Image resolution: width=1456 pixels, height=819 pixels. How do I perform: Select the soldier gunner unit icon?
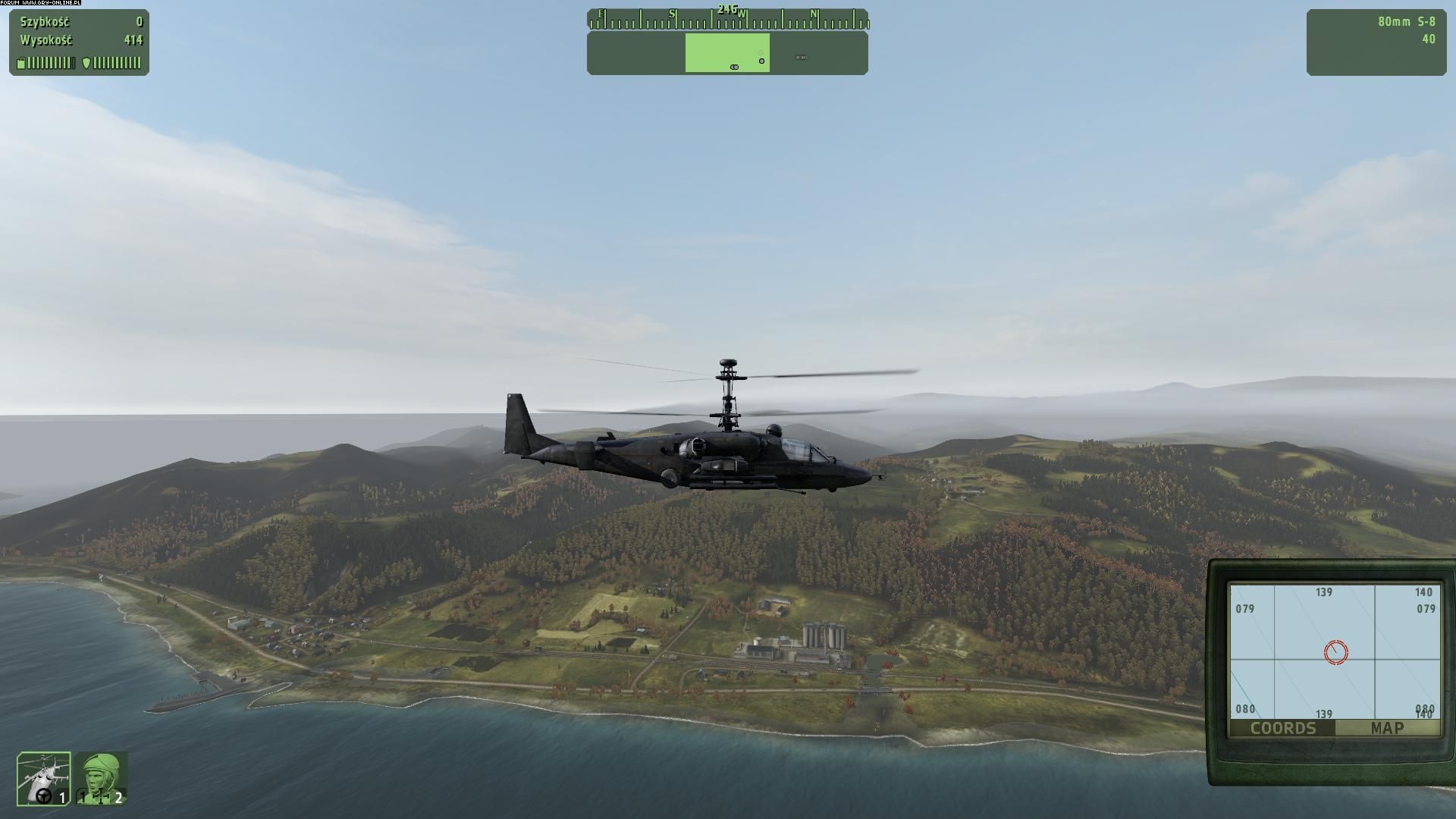click(101, 778)
